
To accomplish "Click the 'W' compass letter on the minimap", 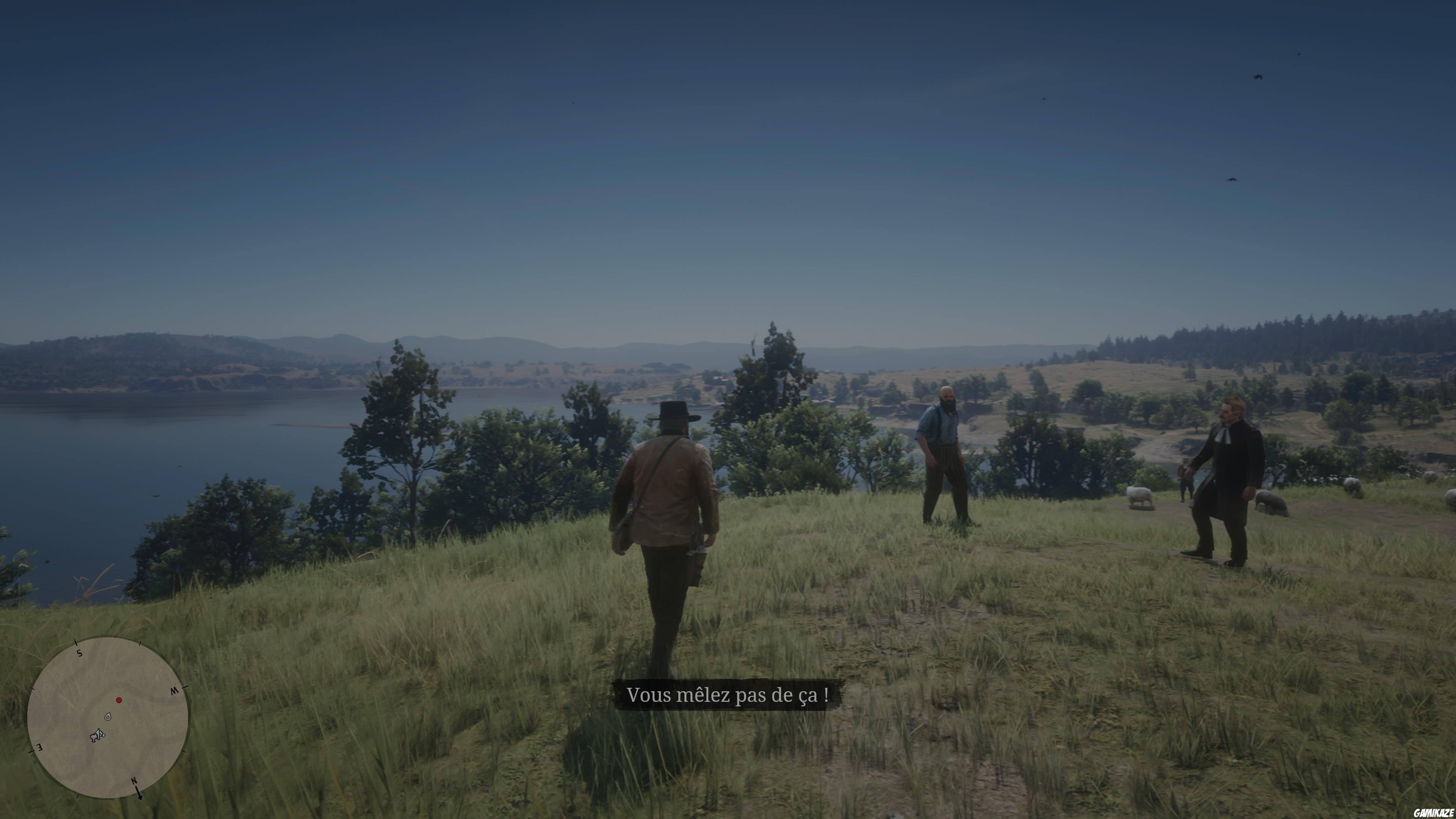I will pos(175,691).
